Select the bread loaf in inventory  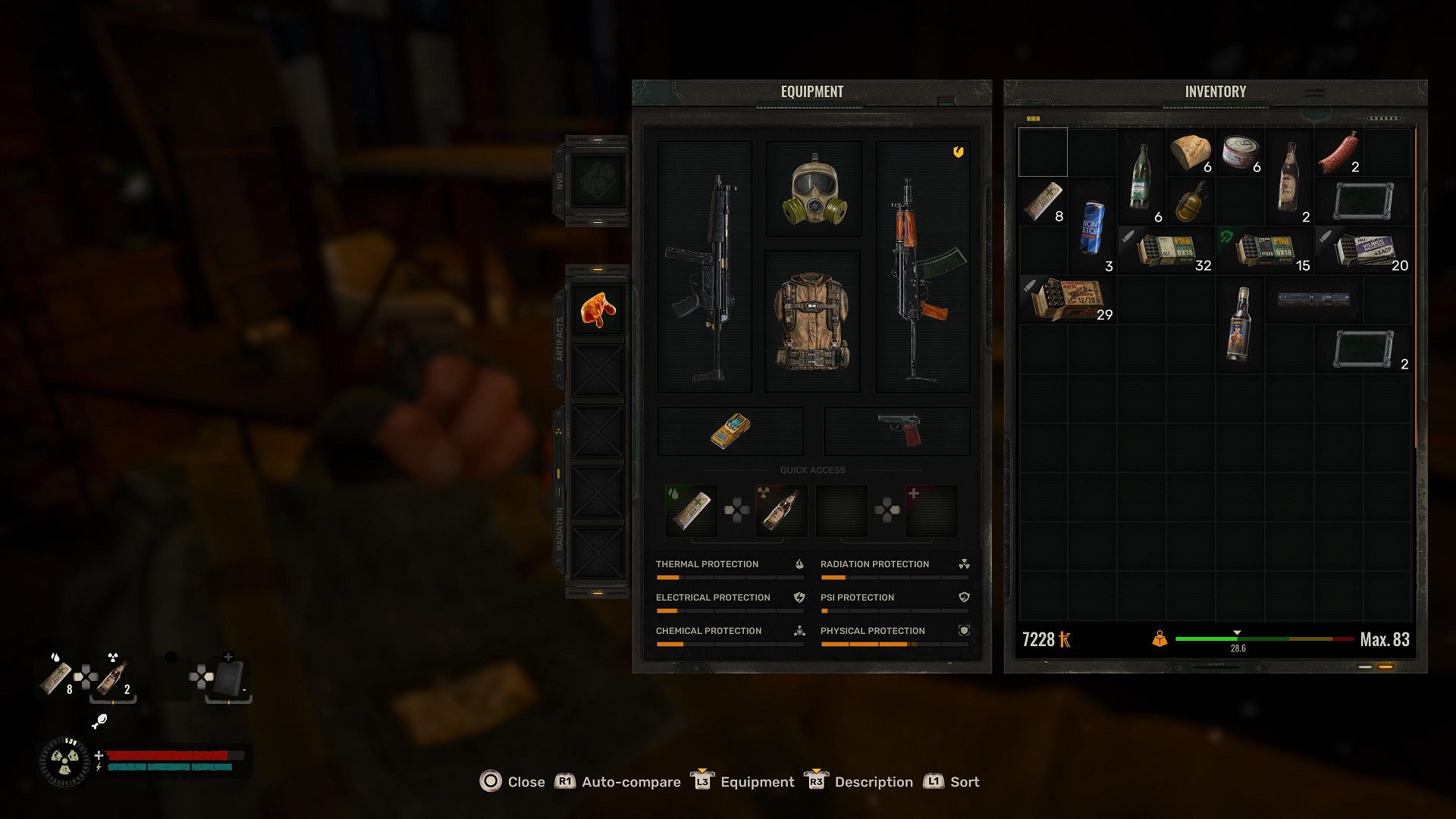1190,152
